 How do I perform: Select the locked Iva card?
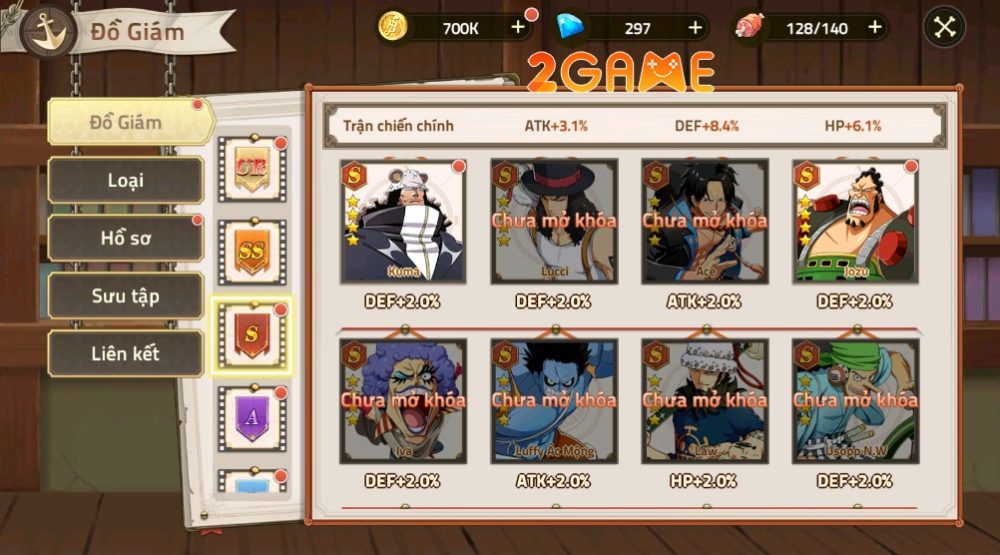coord(403,400)
